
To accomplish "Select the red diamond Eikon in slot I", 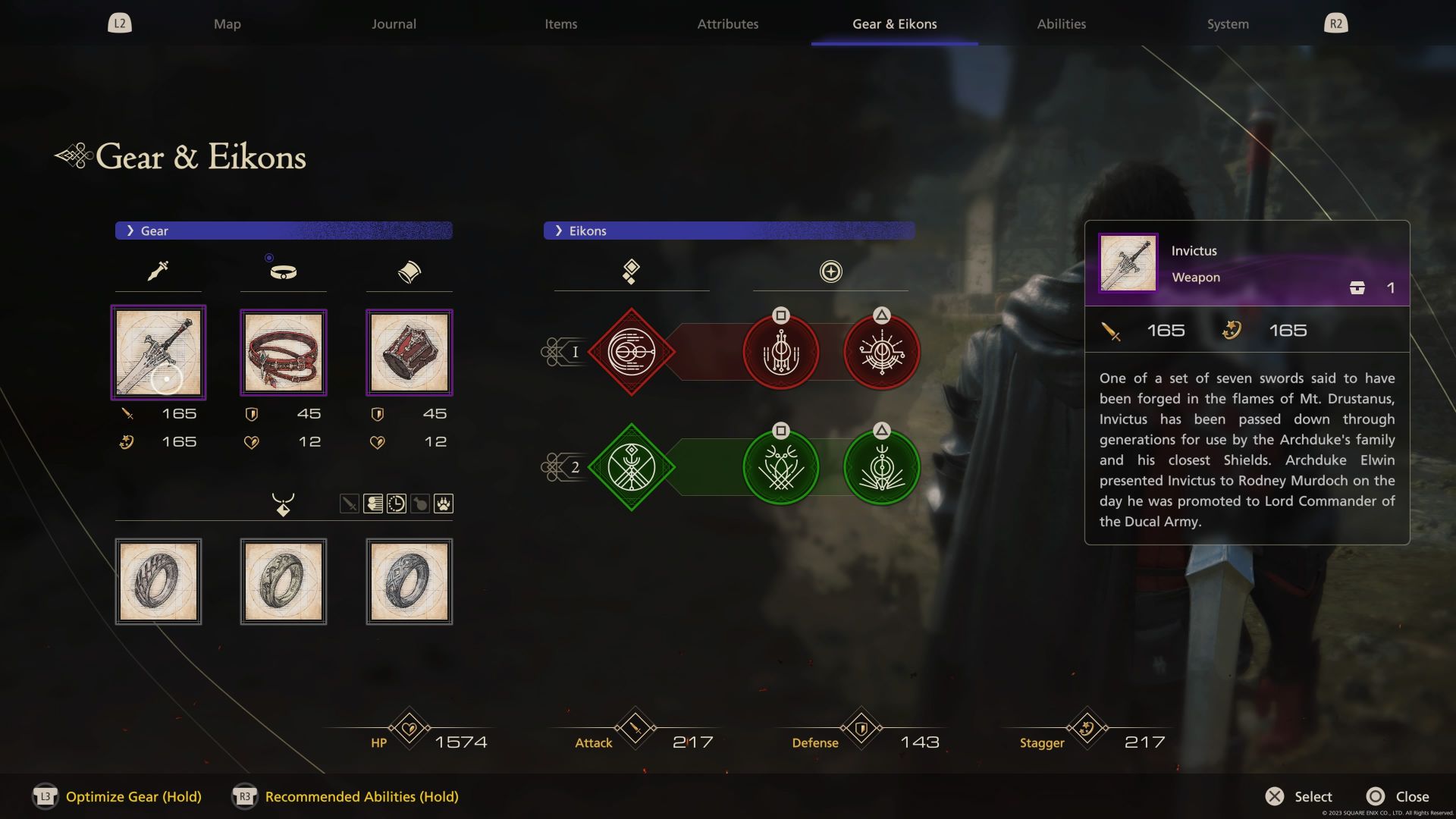I will (631, 352).
